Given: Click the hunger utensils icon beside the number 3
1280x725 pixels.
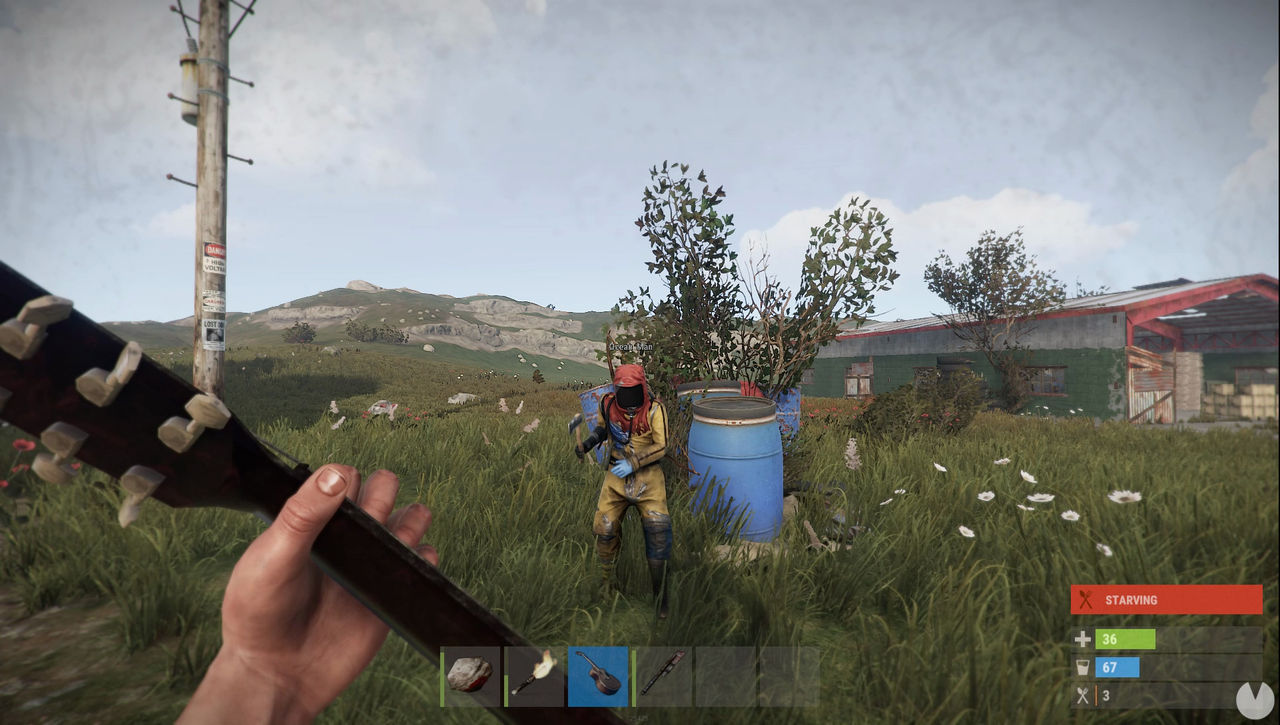Looking at the screenshot, I should point(1083,693).
